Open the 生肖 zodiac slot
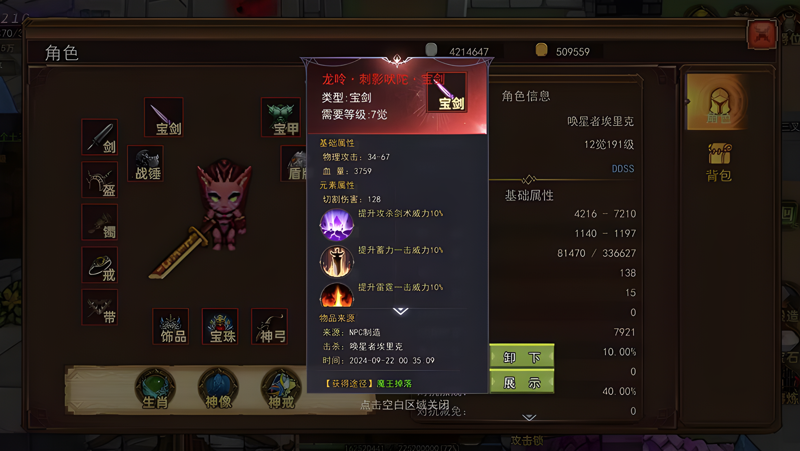 tap(154, 388)
